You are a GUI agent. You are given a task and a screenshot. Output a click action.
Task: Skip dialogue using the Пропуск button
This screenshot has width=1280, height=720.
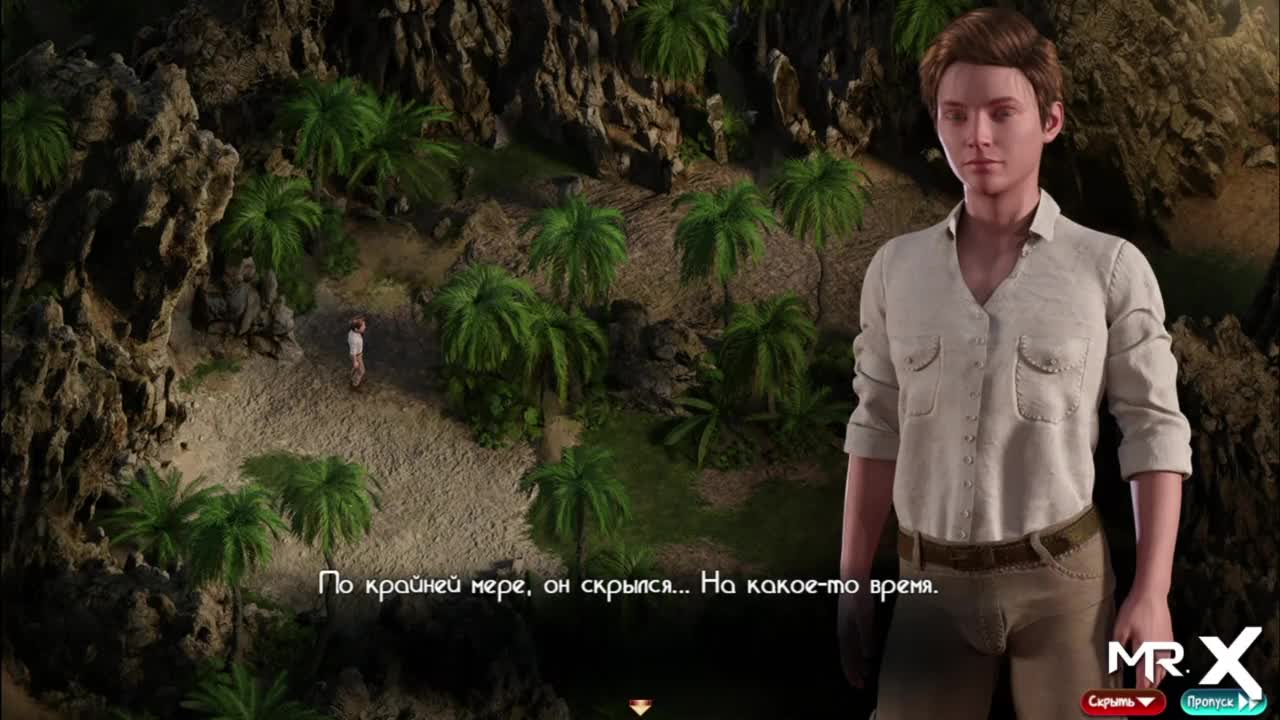coord(1222,702)
